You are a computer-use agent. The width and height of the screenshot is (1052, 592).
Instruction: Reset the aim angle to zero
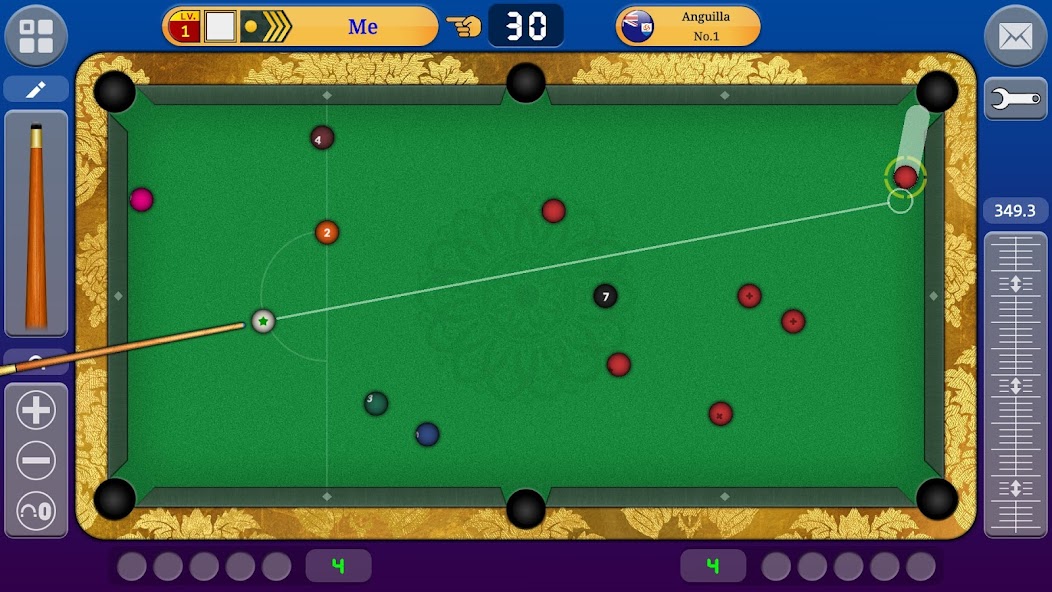click(36, 512)
